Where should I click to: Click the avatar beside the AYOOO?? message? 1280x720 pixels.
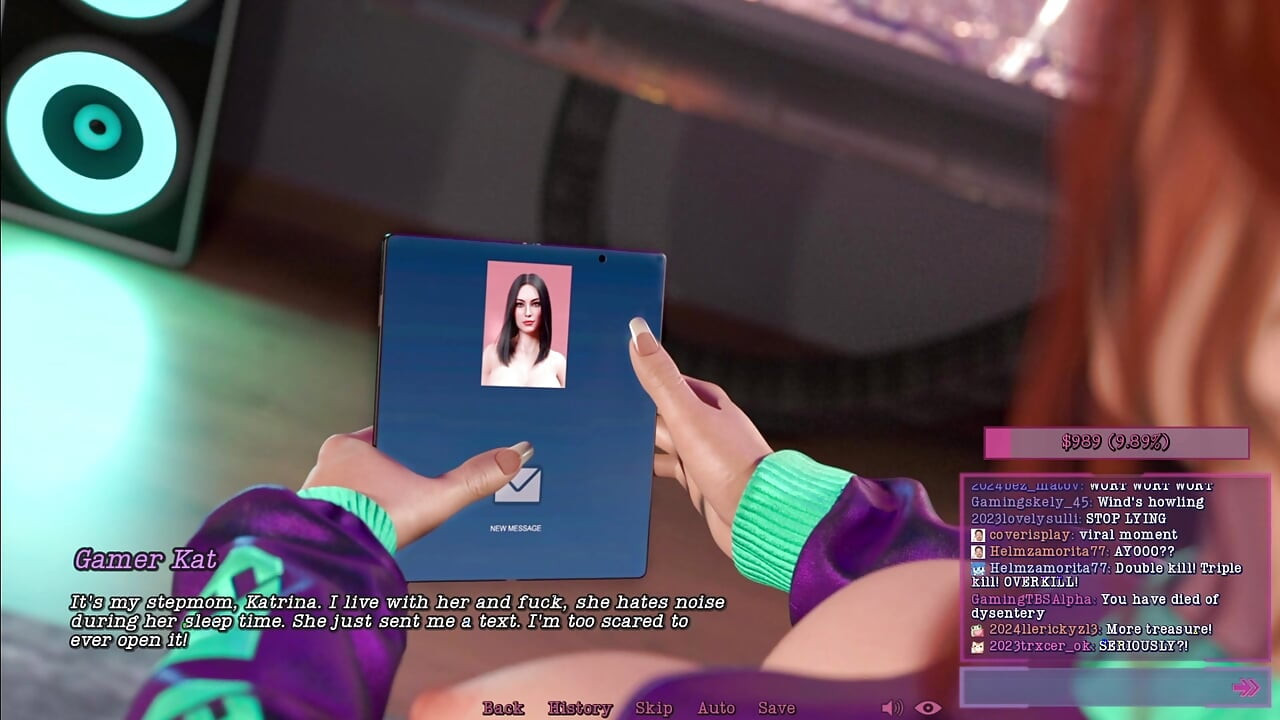pyautogui.click(x=977, y=551)
